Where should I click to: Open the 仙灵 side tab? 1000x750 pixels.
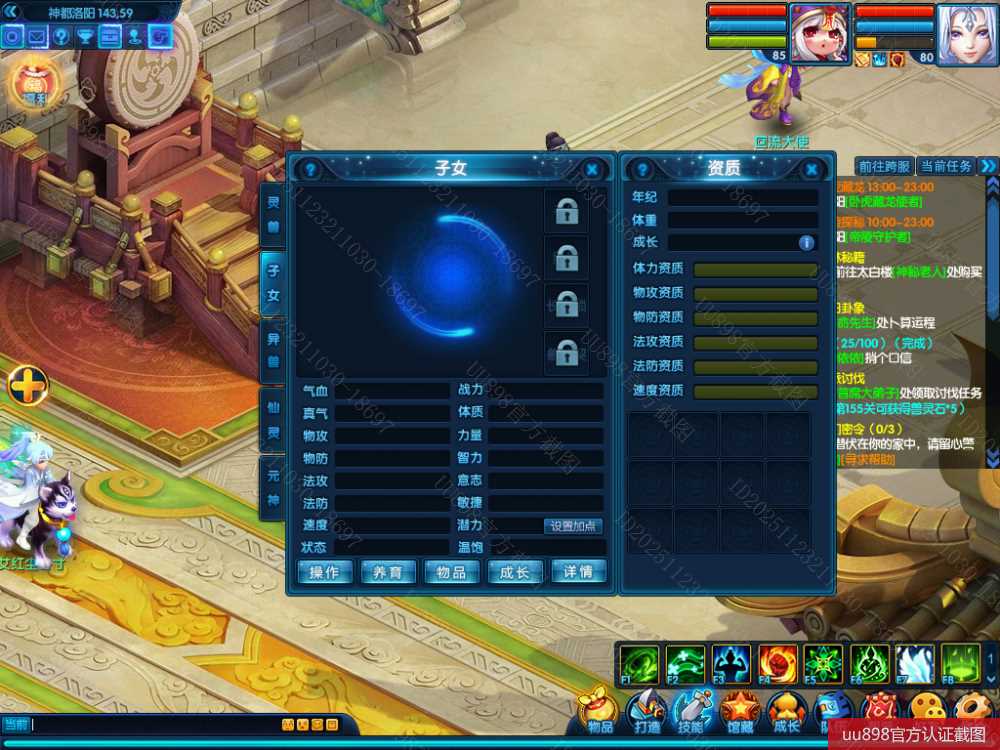pos(273,421)
